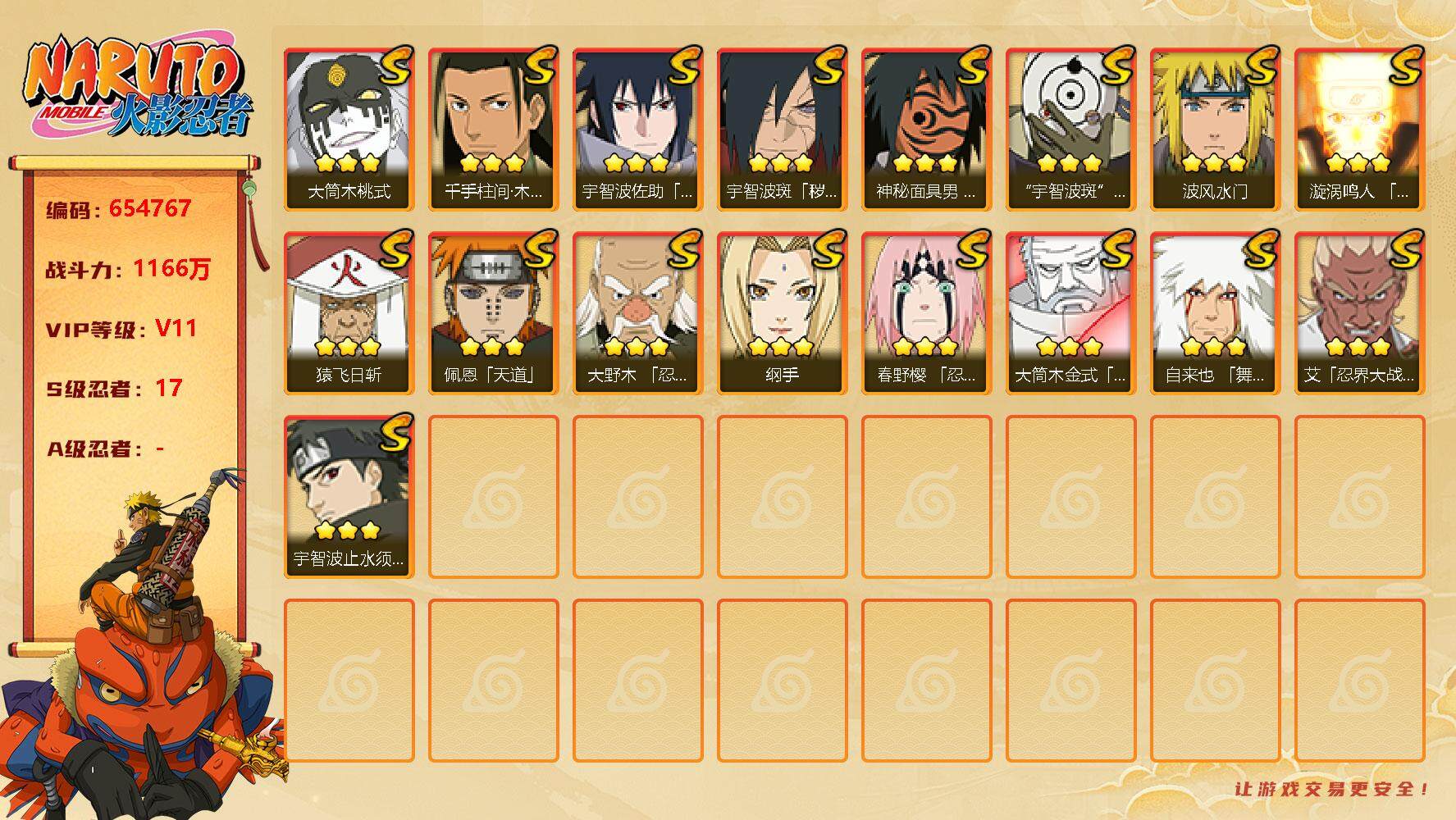
Task: Choose the 佩恩「天道」 card
Action: (x=493, y=312)
